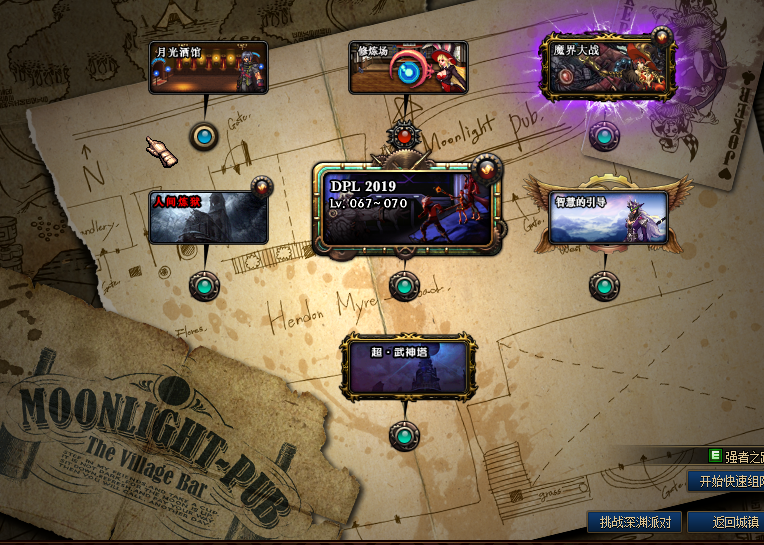This screenshot has width=764, height=545.
Task: Click the 挑战深渊派对 abyss party button
Action: 634,521
